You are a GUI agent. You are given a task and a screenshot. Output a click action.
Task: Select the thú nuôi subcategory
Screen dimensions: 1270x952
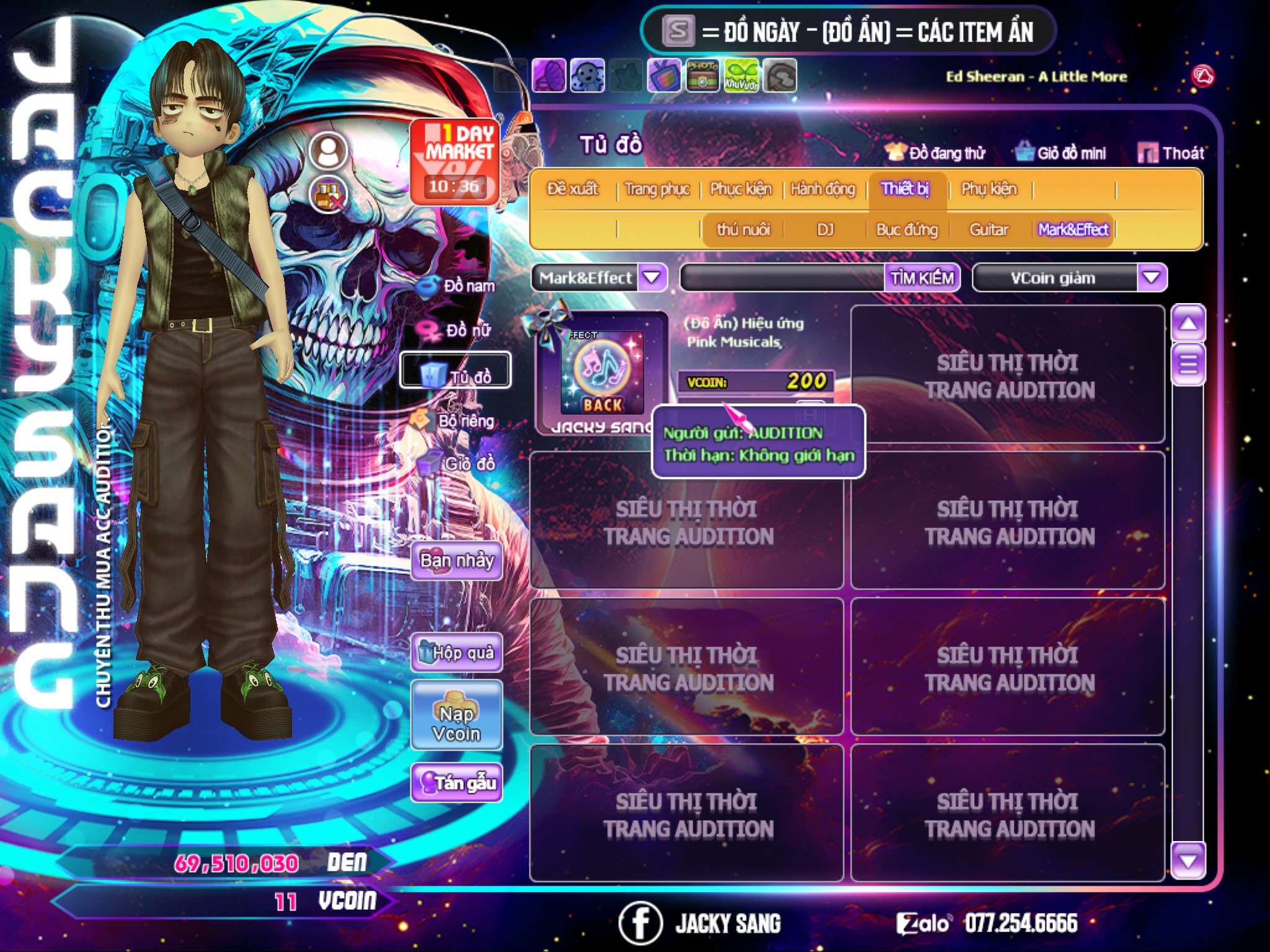click(x=743, y=230)
